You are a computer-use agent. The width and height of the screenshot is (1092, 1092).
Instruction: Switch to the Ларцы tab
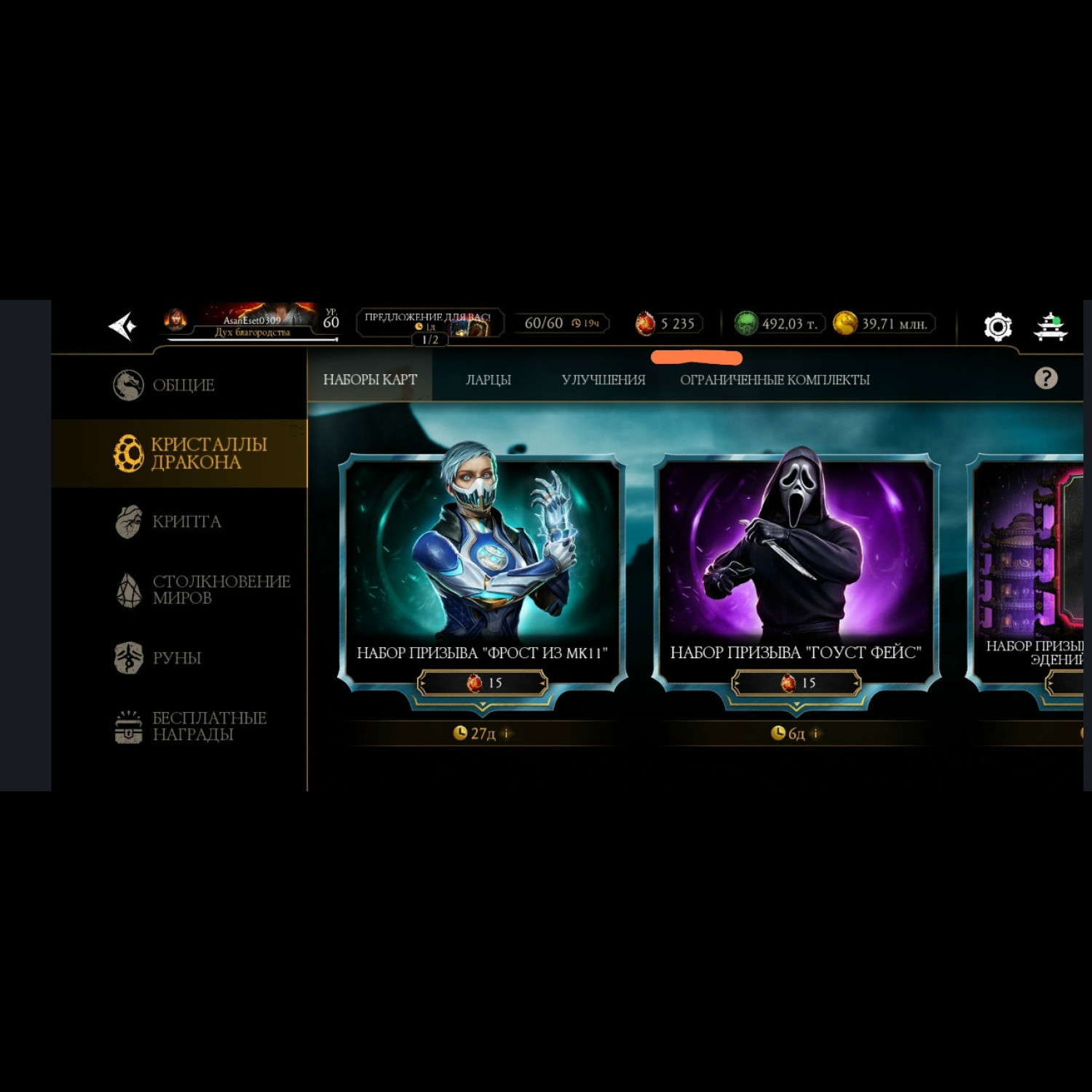[488, 379]
